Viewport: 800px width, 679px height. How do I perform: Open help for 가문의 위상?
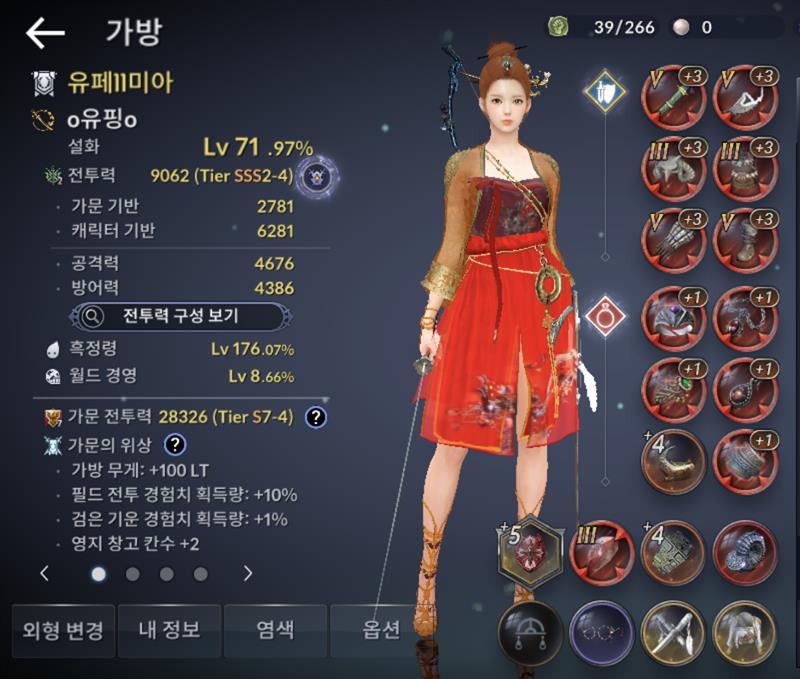click(x=176, y=445)
